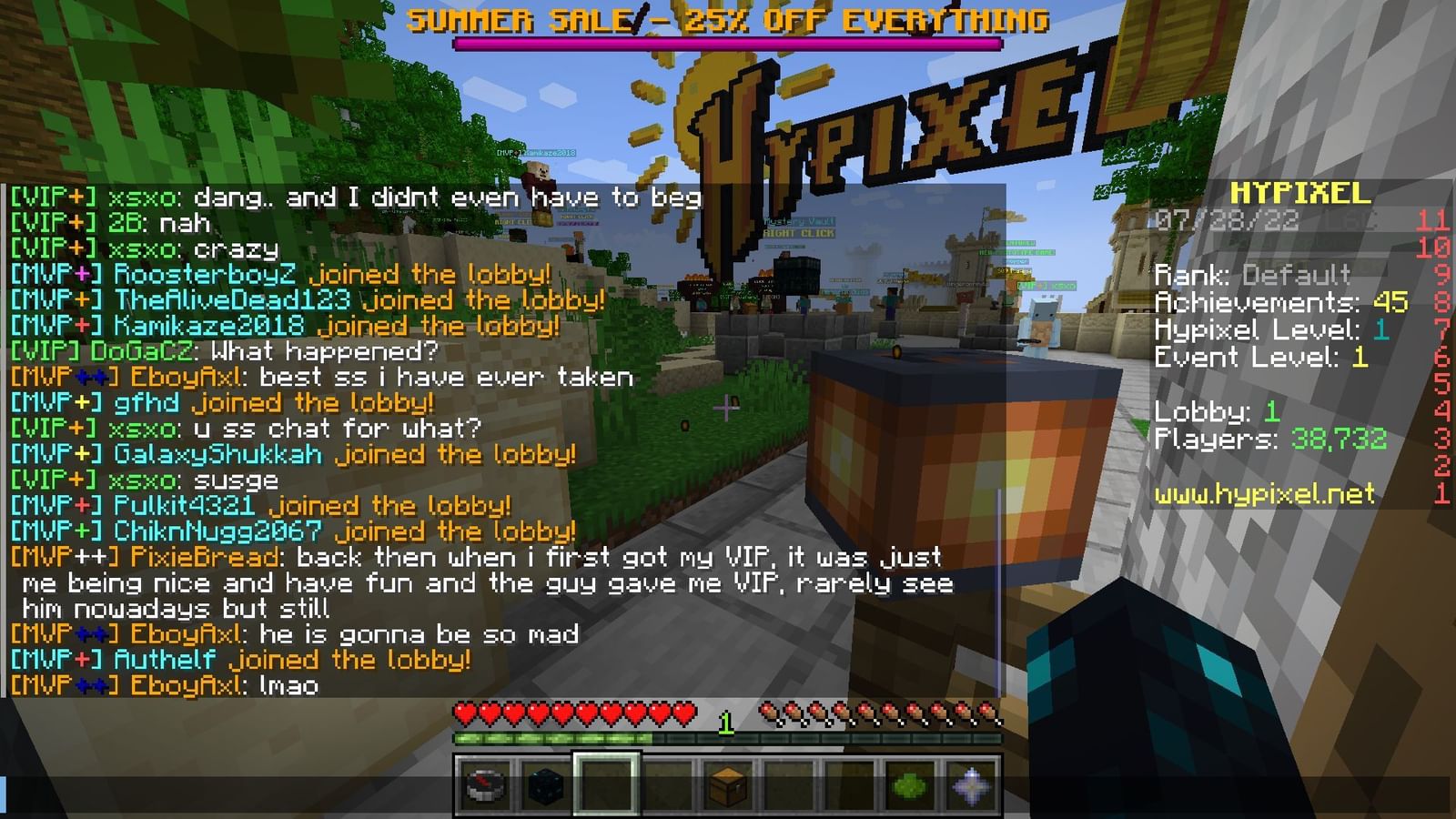Click the Mystery Vault RIGHT CLICK prompt

pos(801,227)
